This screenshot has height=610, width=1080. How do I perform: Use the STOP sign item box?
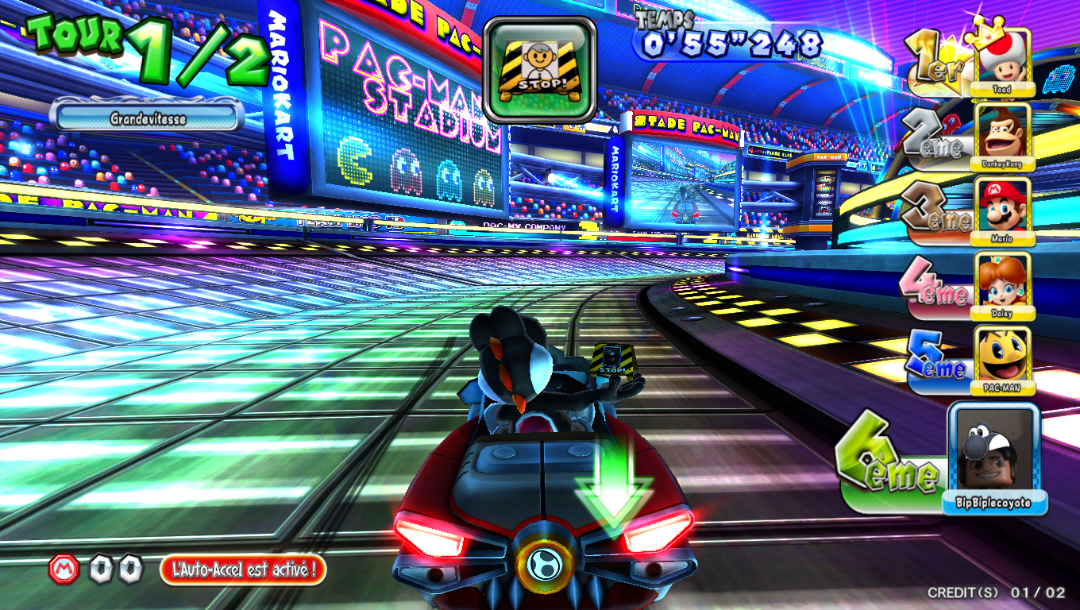tap(540, 69)
